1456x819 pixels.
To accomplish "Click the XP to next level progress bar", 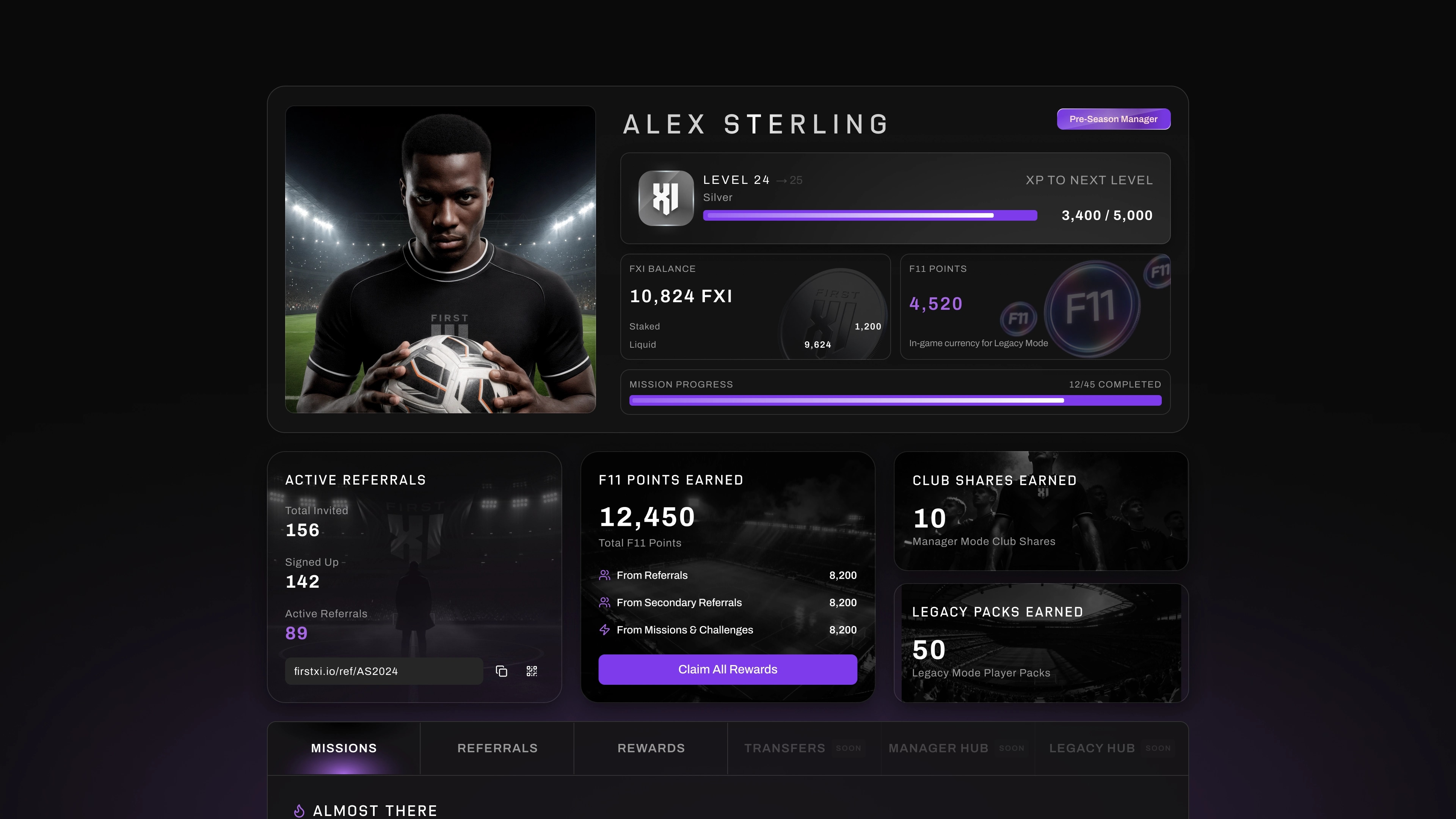I will (x=870, y=215).
